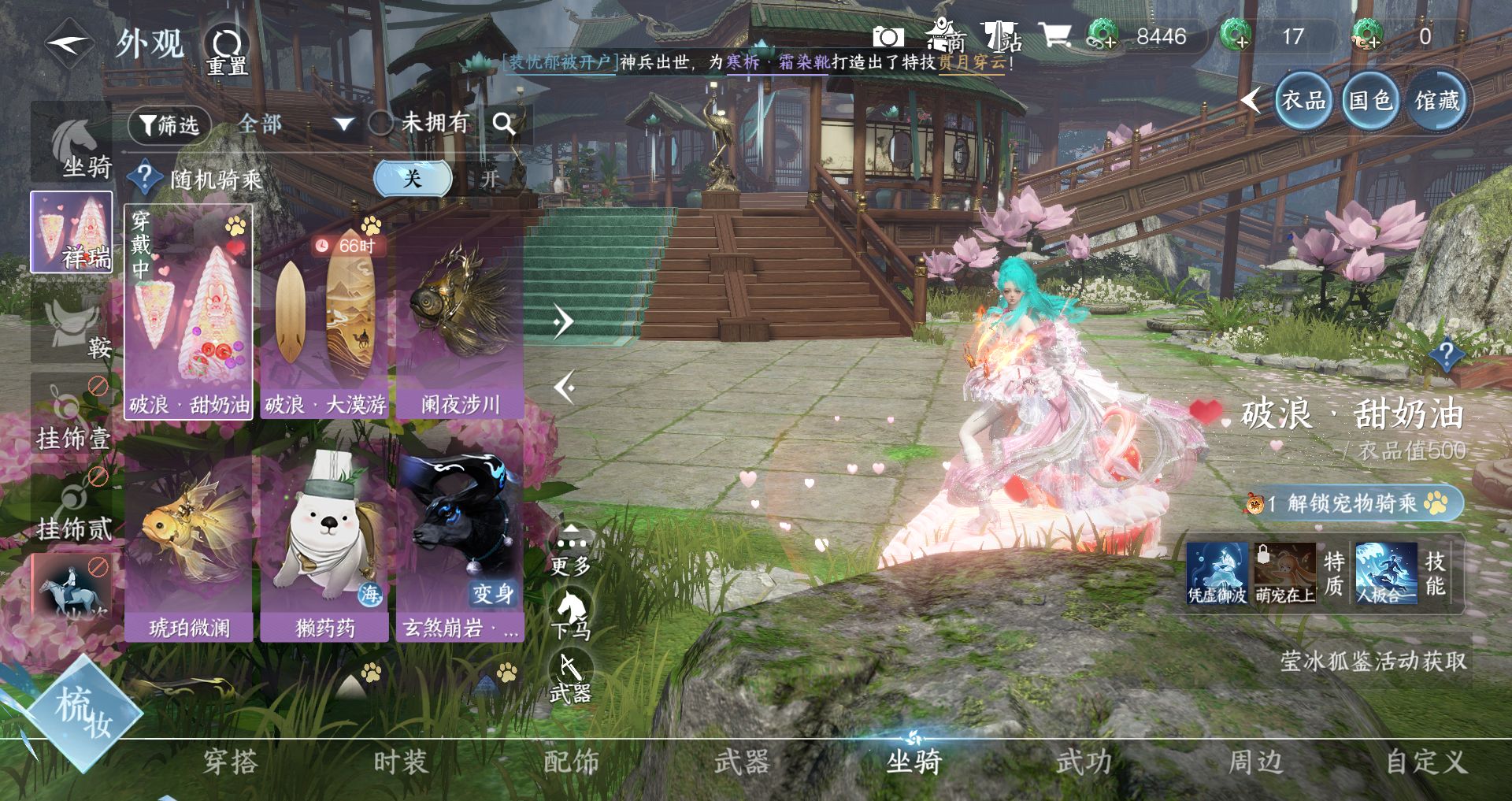Open the 挂饰壹 ornament slot
This screenshot has height=801, width=1512.
pos(72,416)
